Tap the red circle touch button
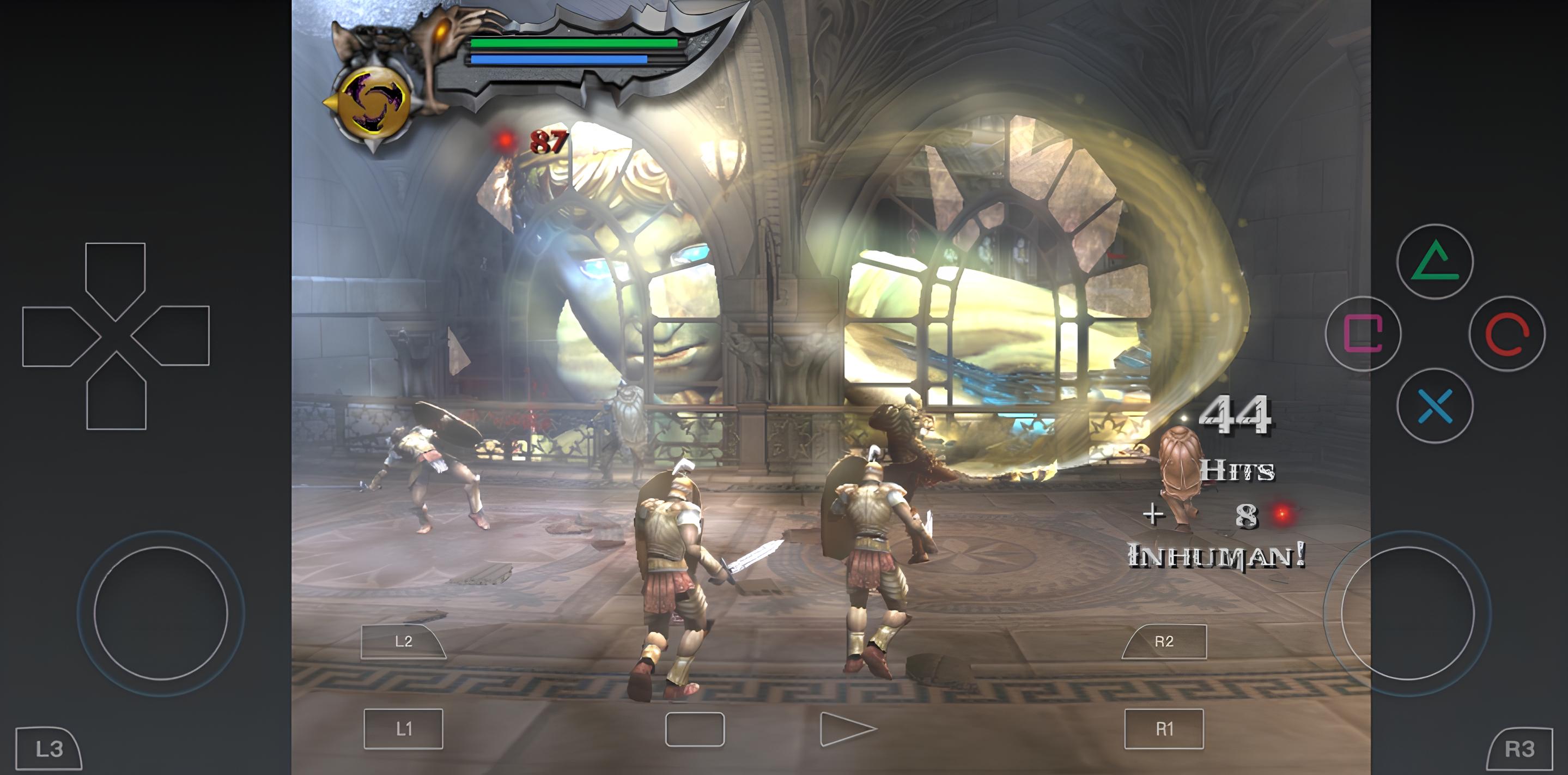 coord(1506,334)
